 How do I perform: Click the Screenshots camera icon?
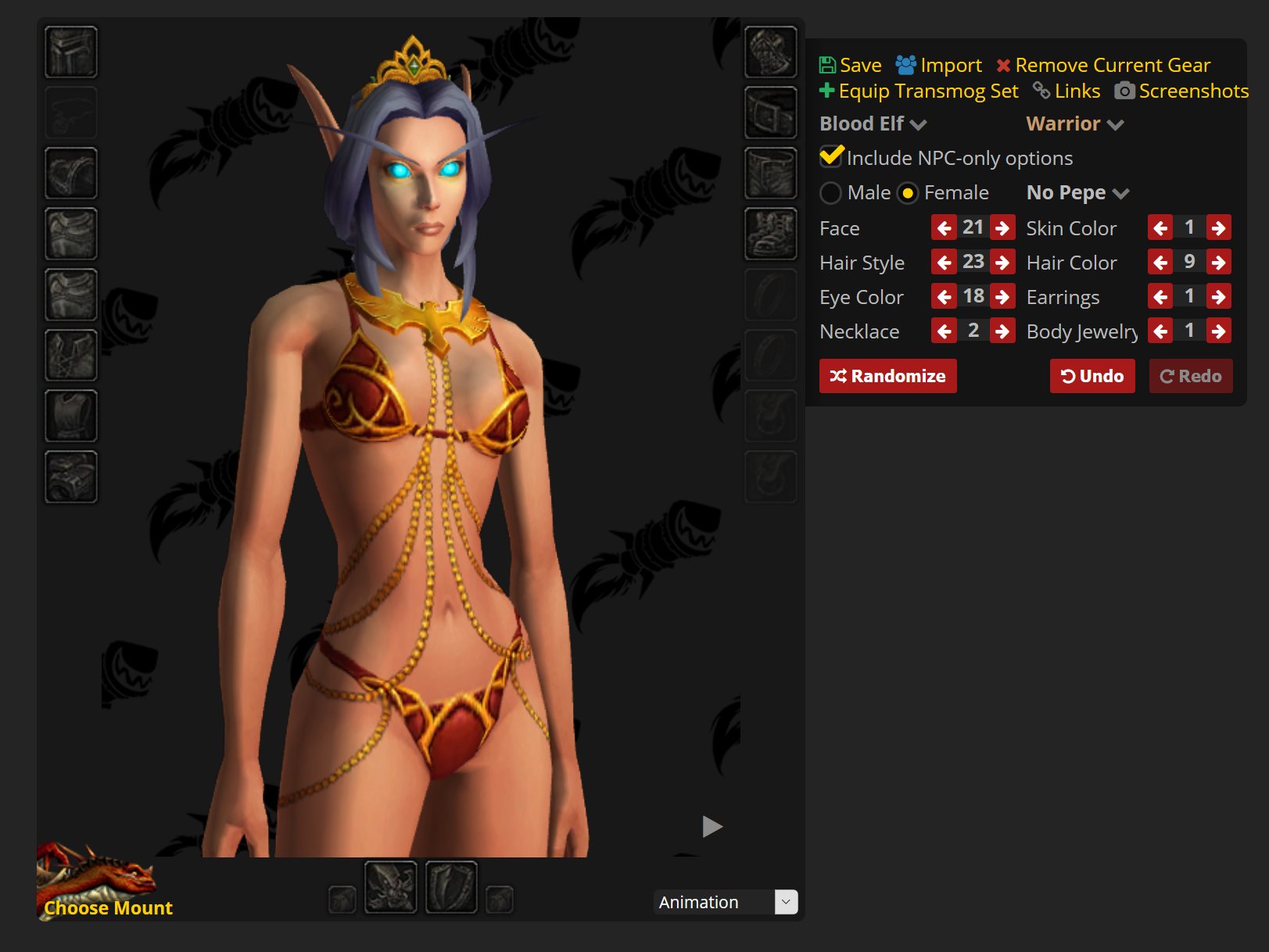1124,91
